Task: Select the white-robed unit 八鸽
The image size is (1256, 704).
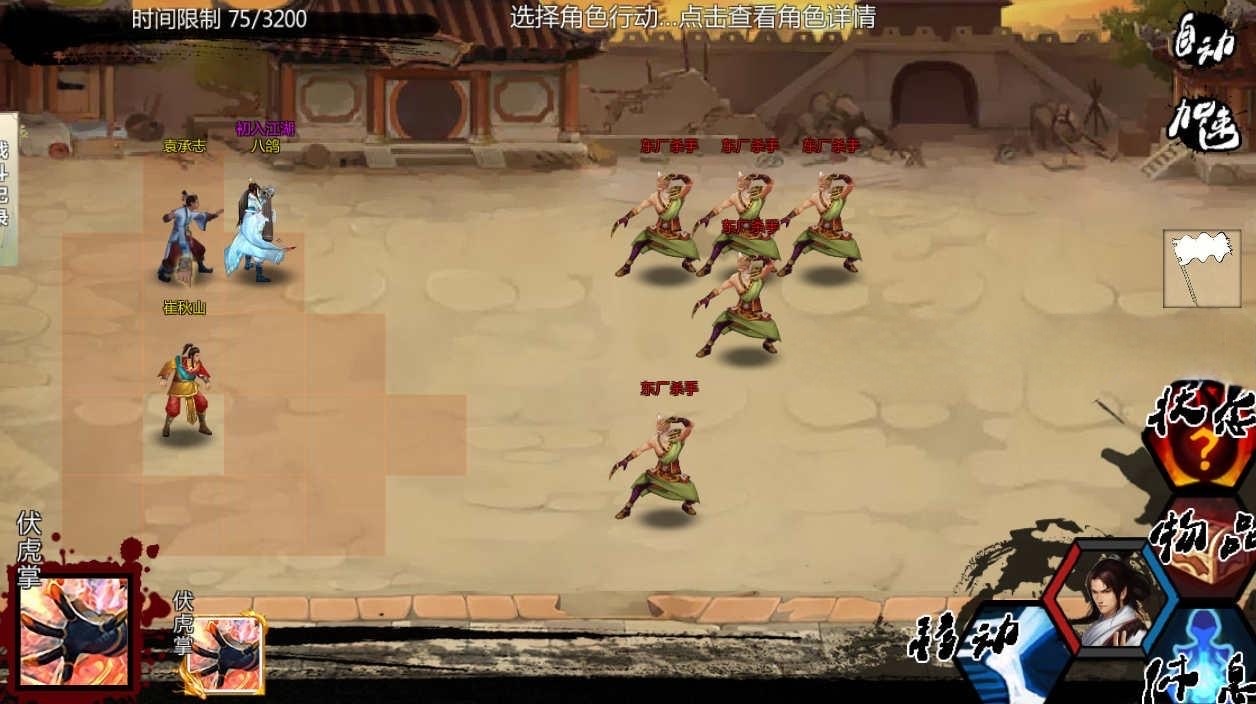Action: pyautogui.click(x=256, y=234)
